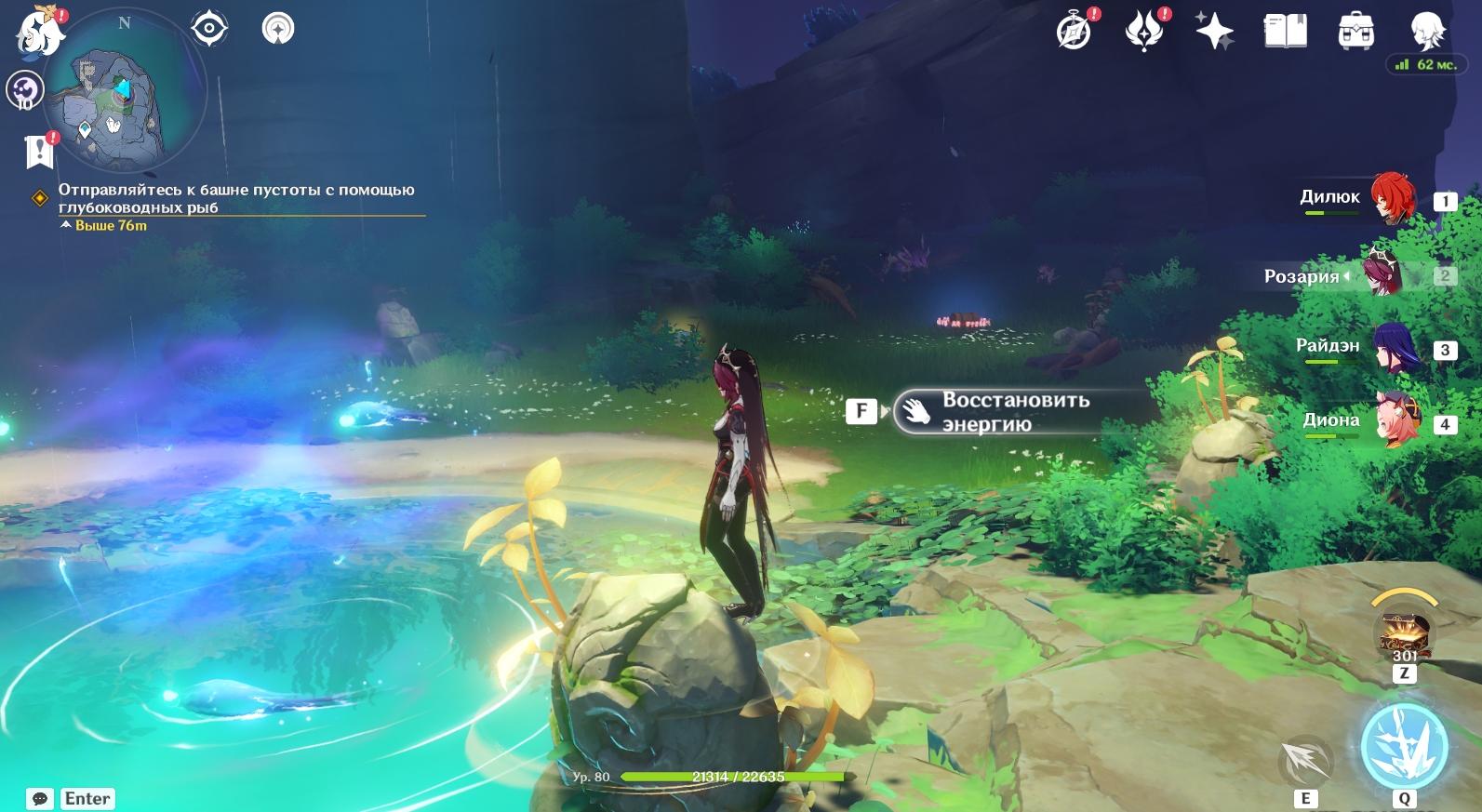Select the tracked void tower quest objective
The height and width of the screenshot is (812, 1482).
coord(235,198)
